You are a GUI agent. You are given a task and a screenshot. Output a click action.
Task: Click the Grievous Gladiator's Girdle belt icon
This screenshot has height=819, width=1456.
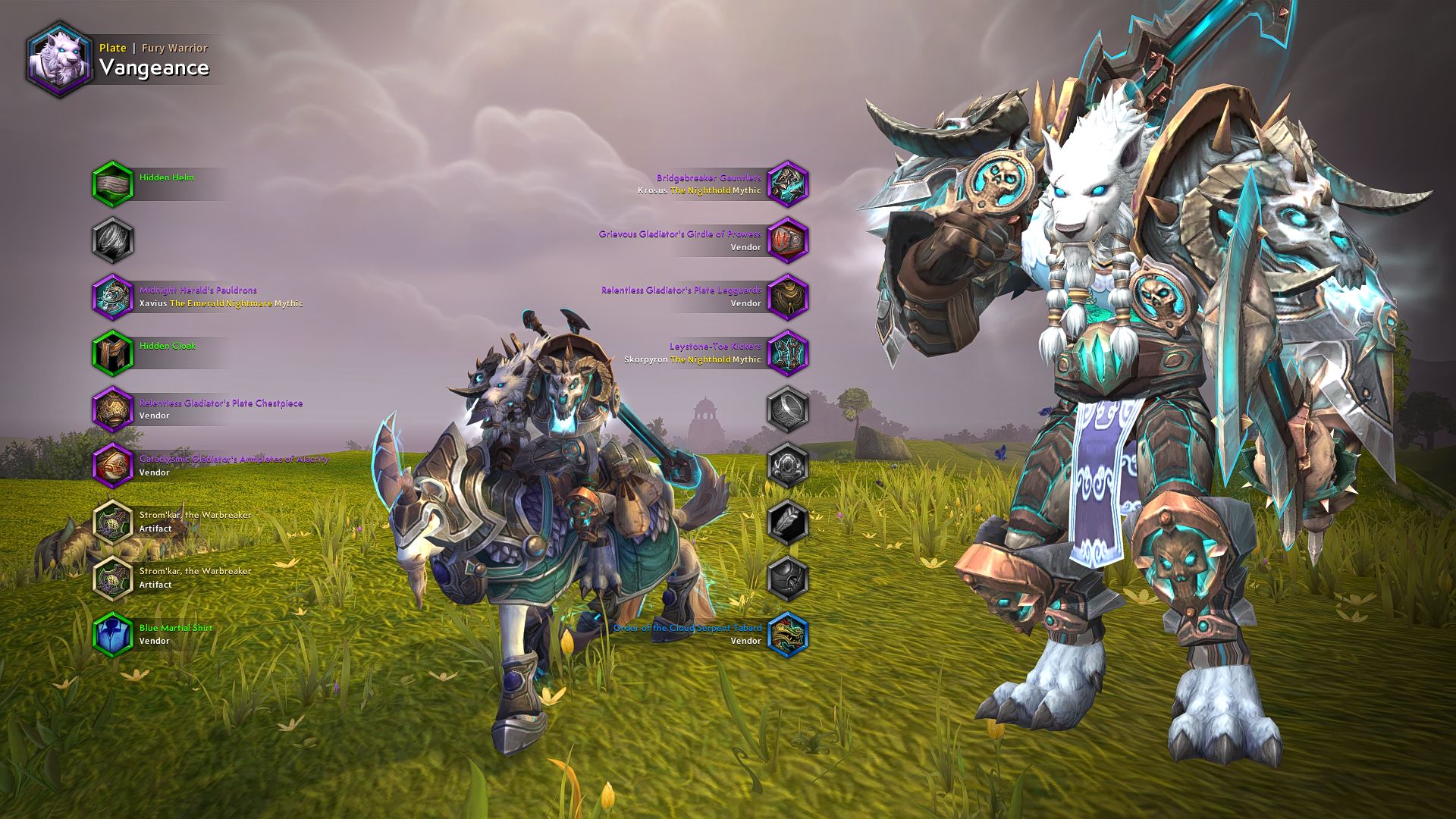coord(789,240)
